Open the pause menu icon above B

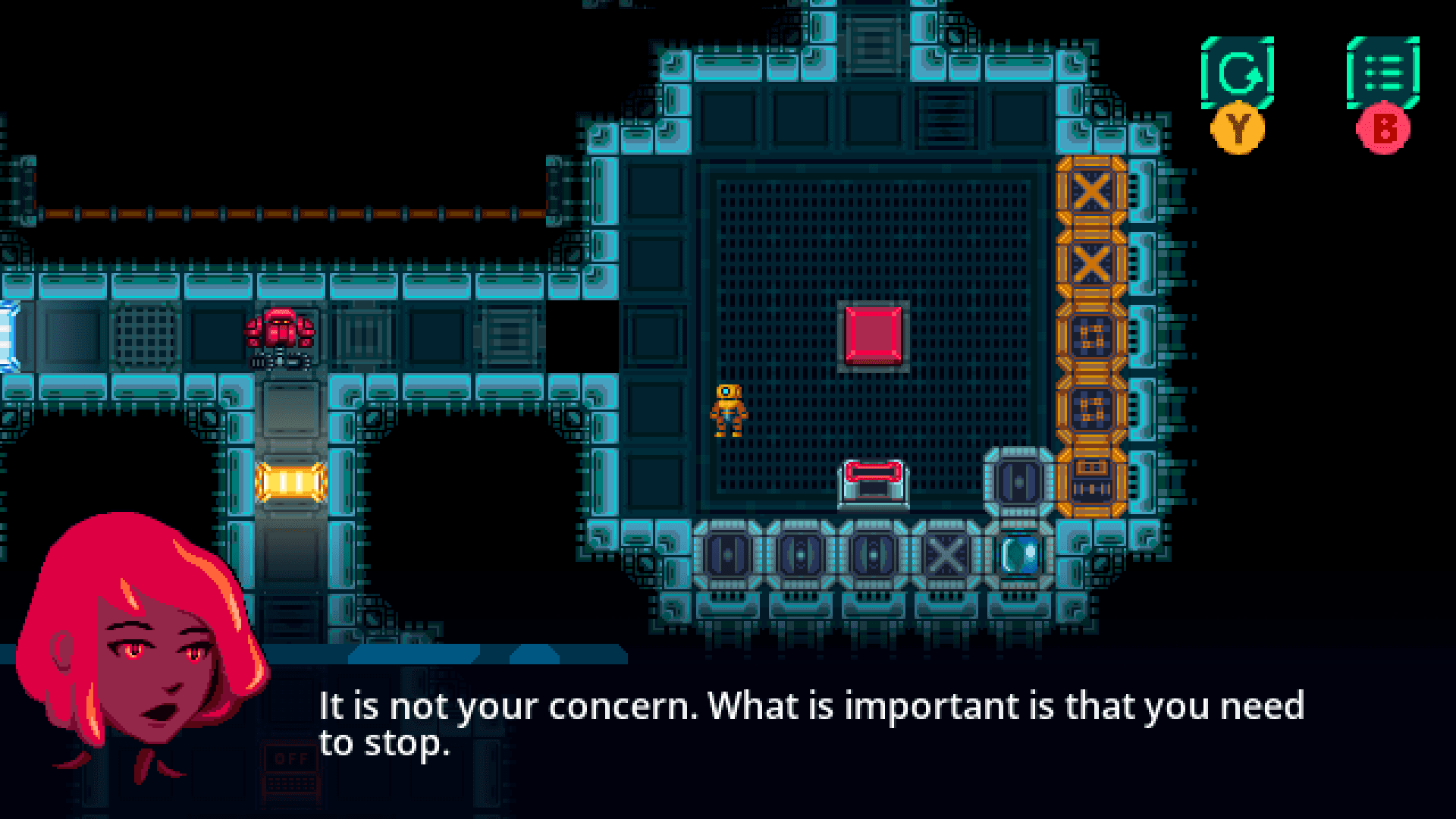(1385, 72)
